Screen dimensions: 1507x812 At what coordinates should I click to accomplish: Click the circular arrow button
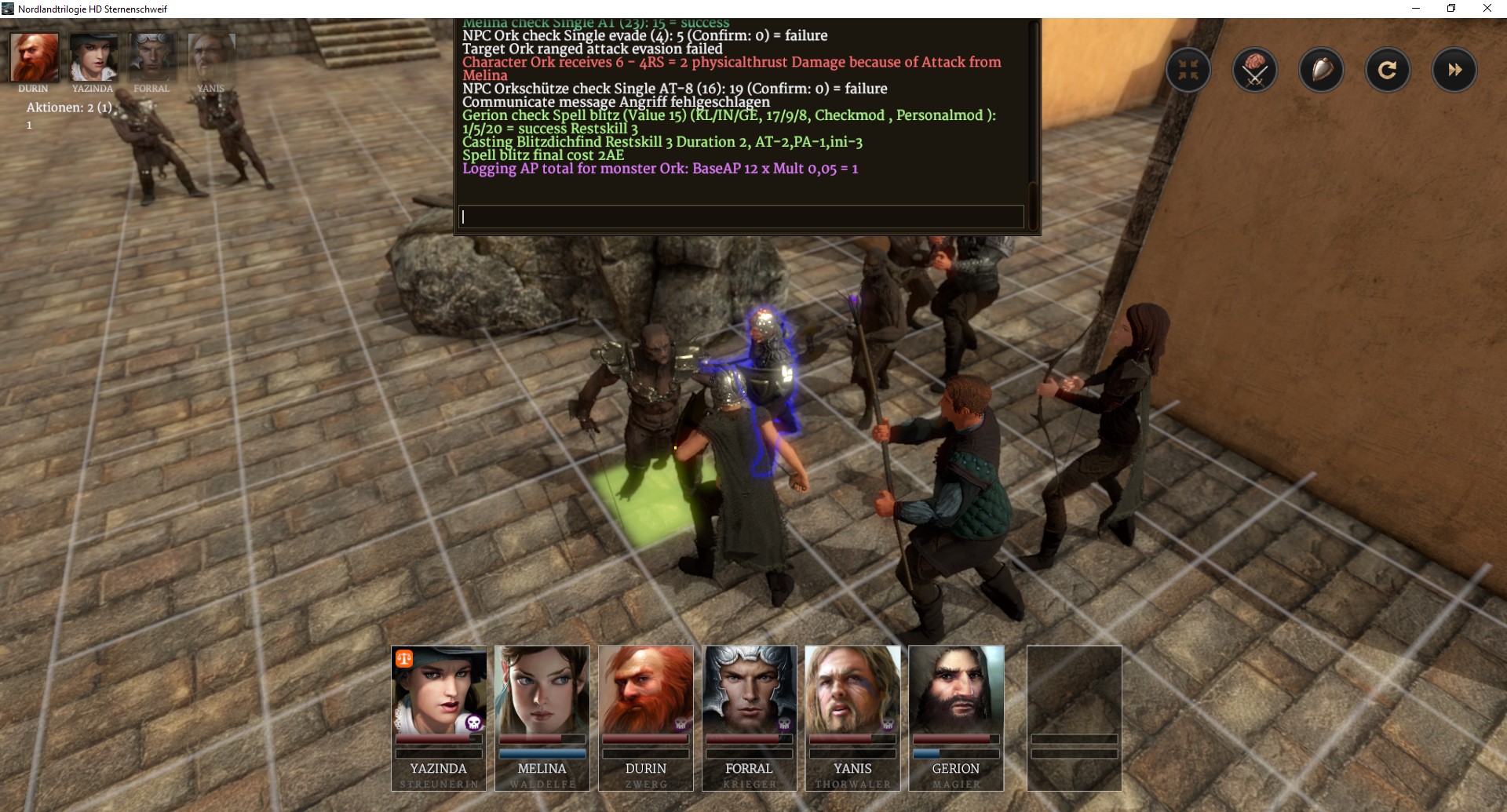point(1387,71)
